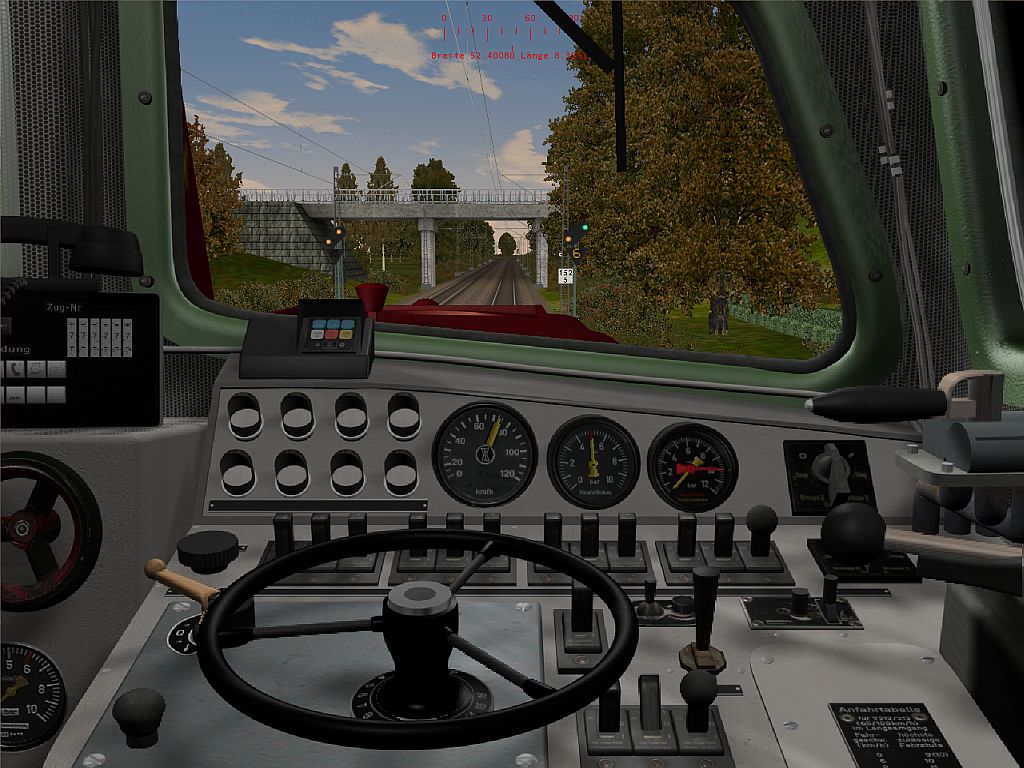This screenshot has width=1024, height=768.
Task: Click the phone button on the Zug-Nr panel
Action: coord(15,369)
